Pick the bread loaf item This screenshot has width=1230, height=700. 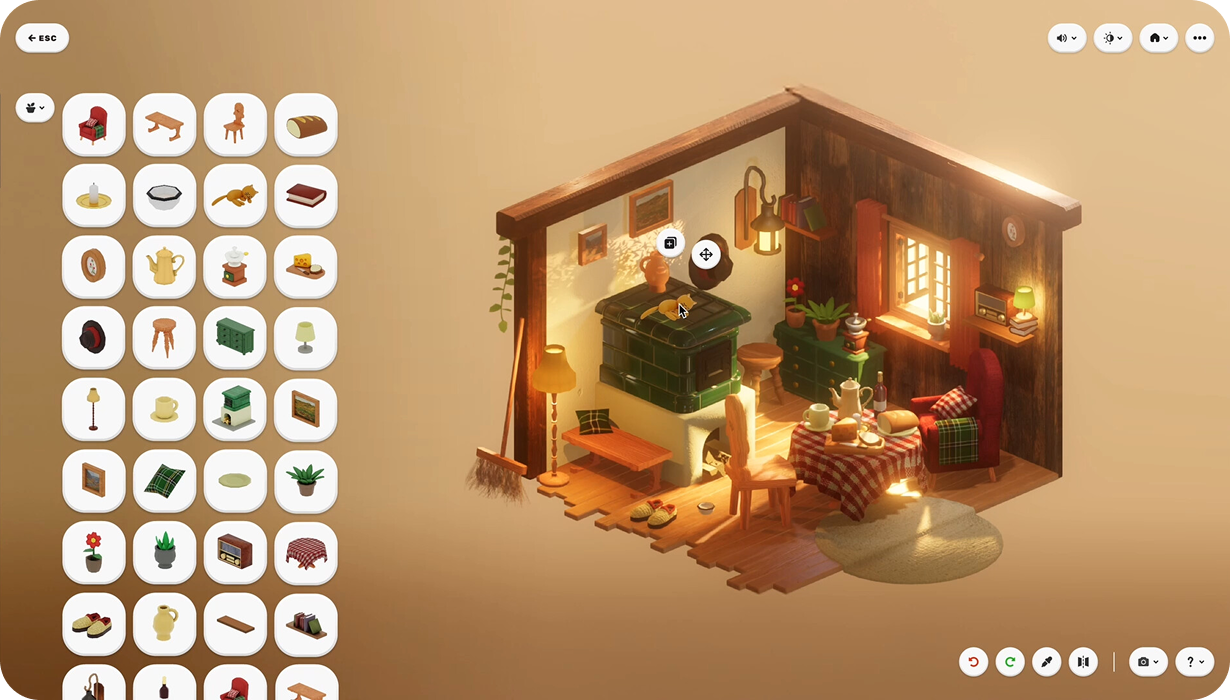[x=306, y=125]
